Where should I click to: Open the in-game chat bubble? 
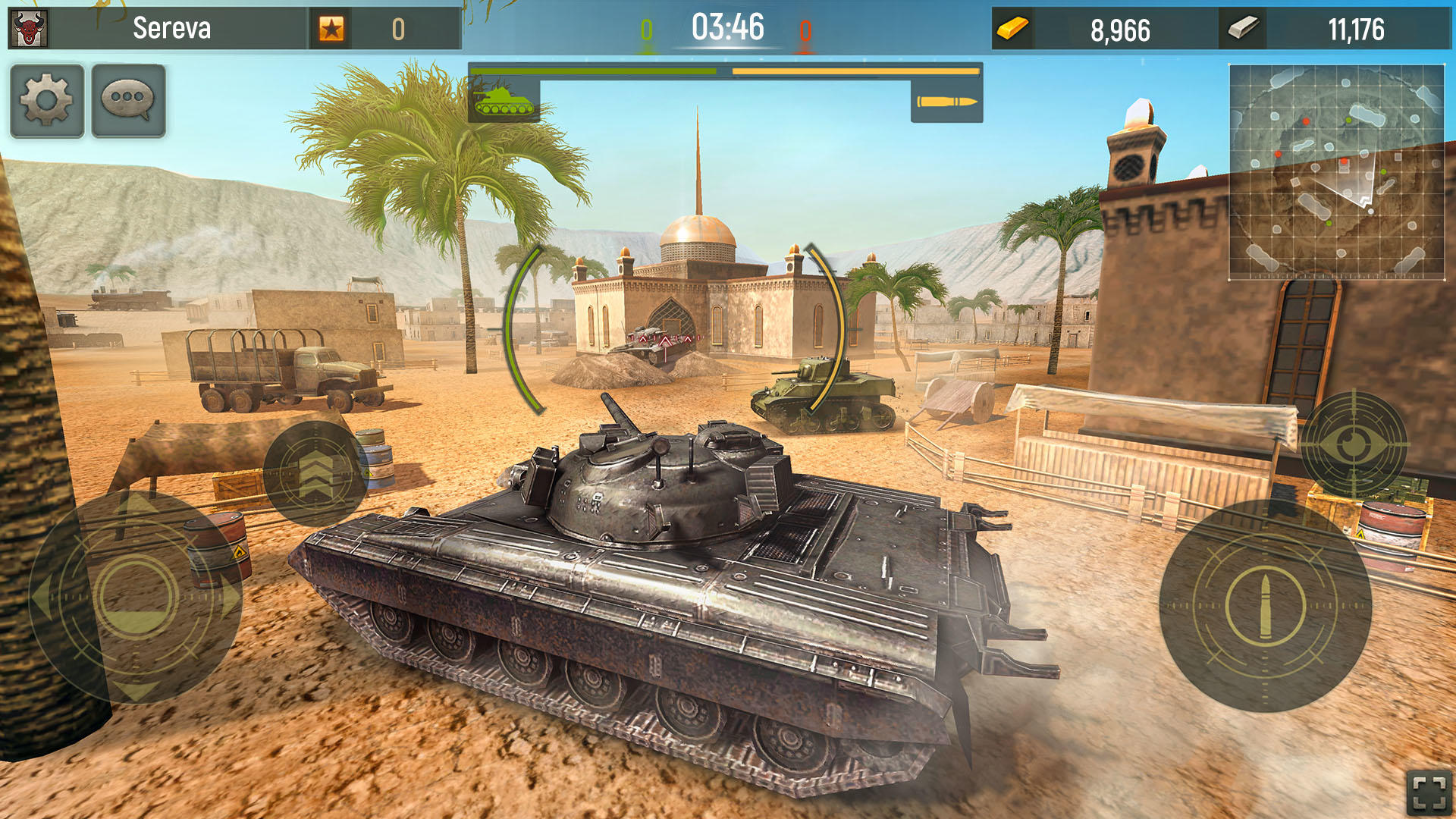point(129,100)
